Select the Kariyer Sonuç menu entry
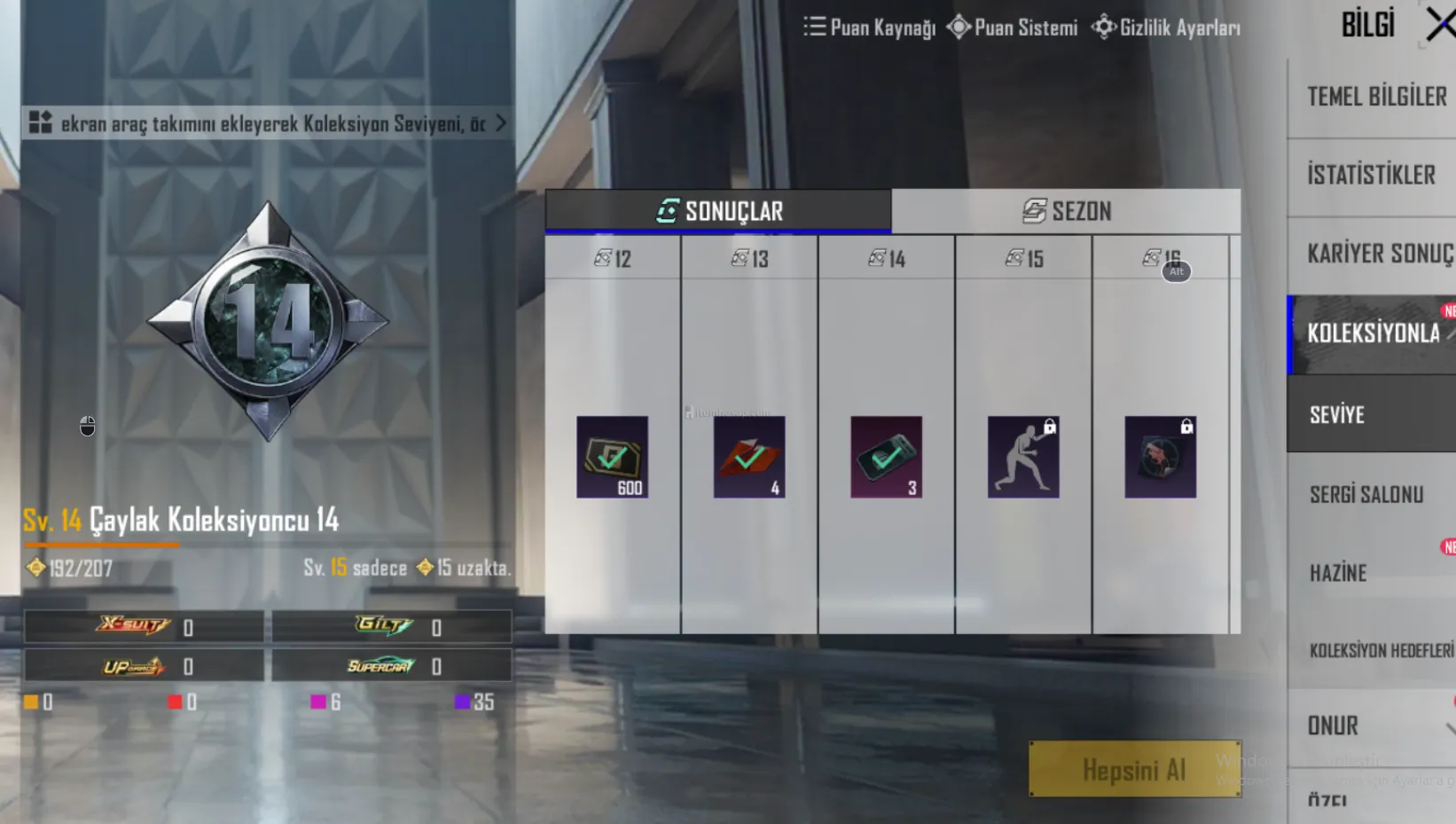1456x824 pixels. (x=1379, y=254)
